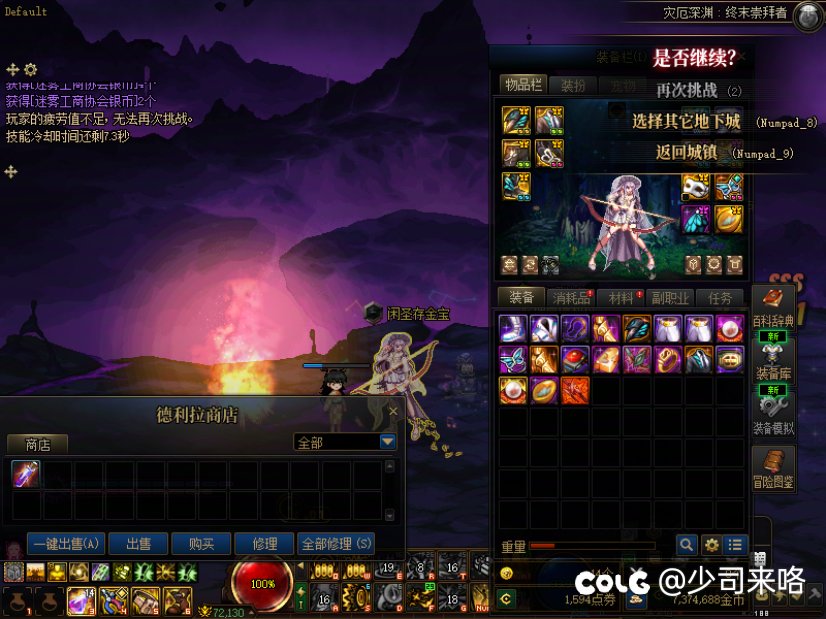Open the 副职业 inventory tab

670,298
